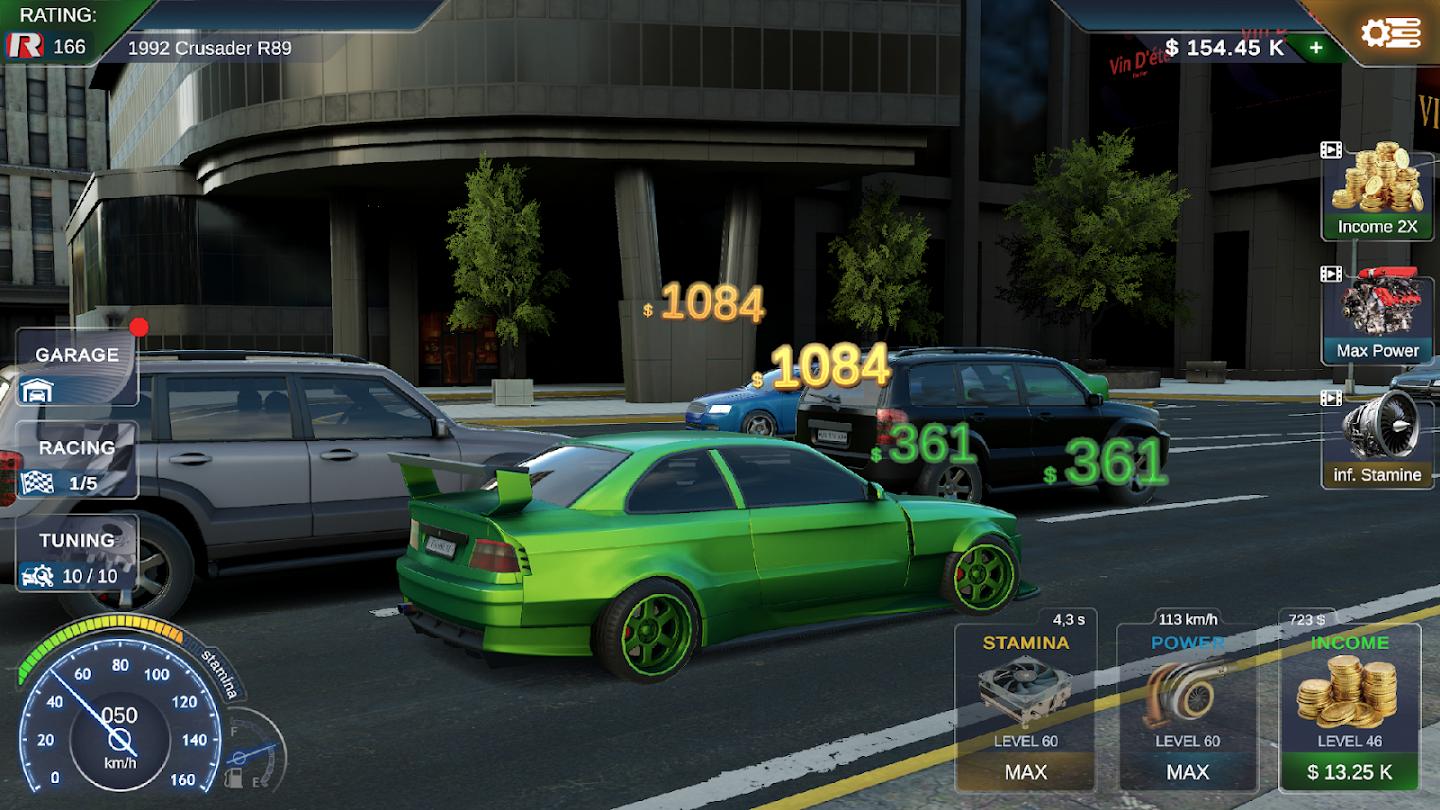Open the settings gear menu
The width and height of the screenshot is (1440, 810).
click(x=1390, y=33)
